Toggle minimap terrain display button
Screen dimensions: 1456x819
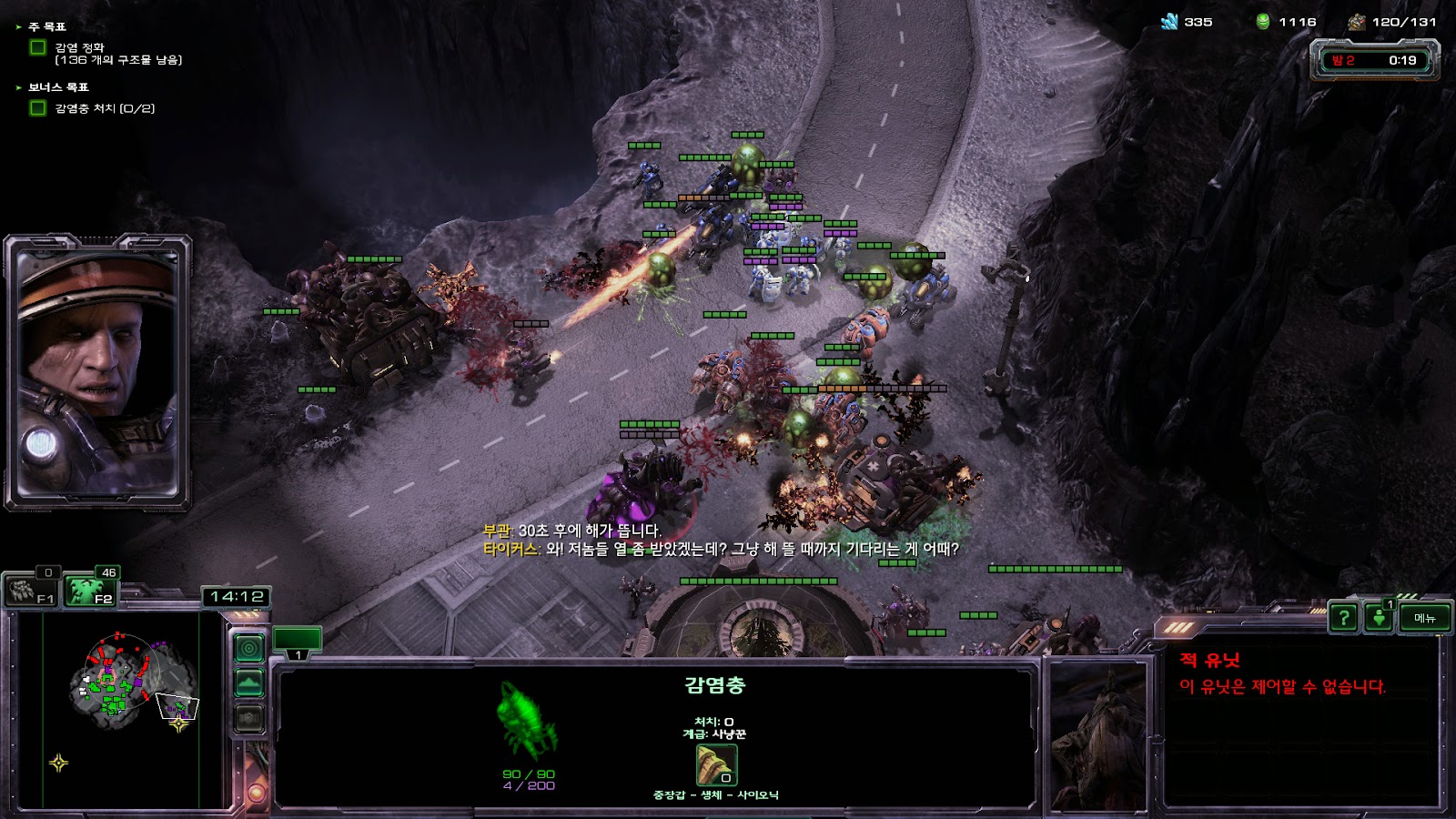tap(249, 682)
